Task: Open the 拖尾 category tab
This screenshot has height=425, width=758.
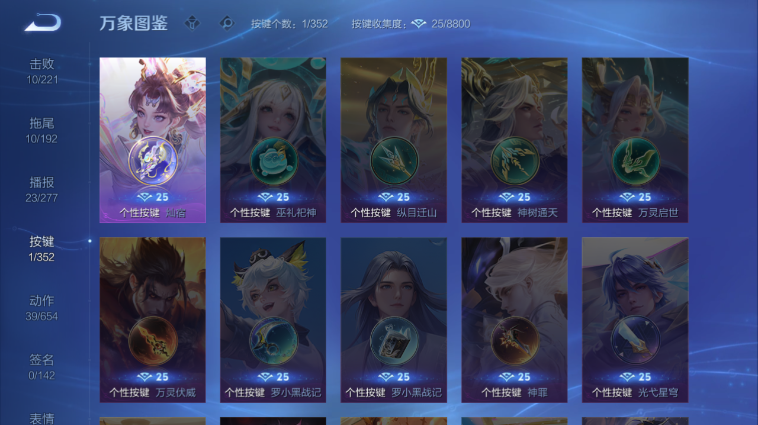Action: (x=41, y=130)
